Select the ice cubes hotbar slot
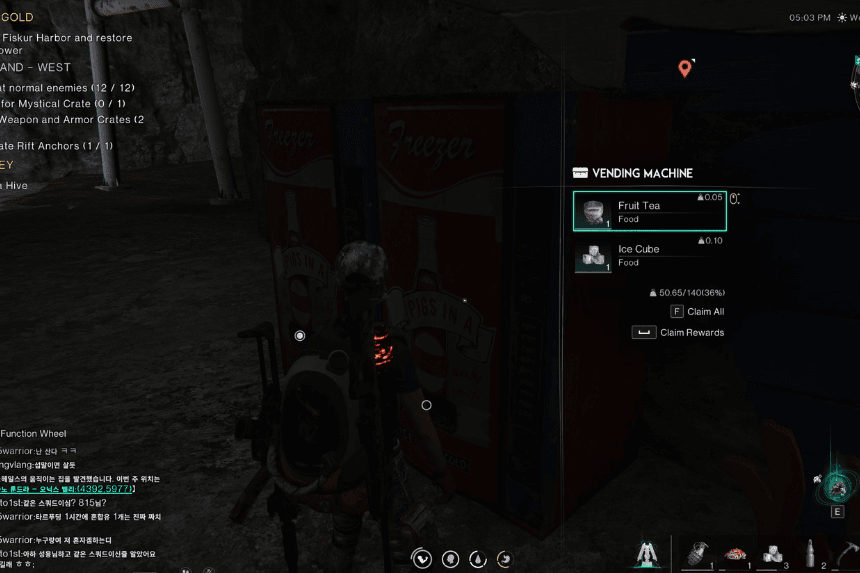The width and height of the screenshot is (860, 573). coord(773,553)
